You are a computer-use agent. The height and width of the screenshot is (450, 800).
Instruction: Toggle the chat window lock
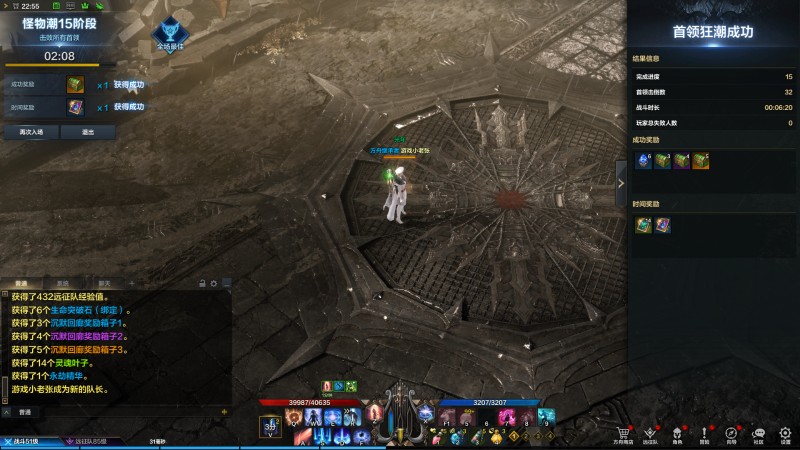pos(203,283)
